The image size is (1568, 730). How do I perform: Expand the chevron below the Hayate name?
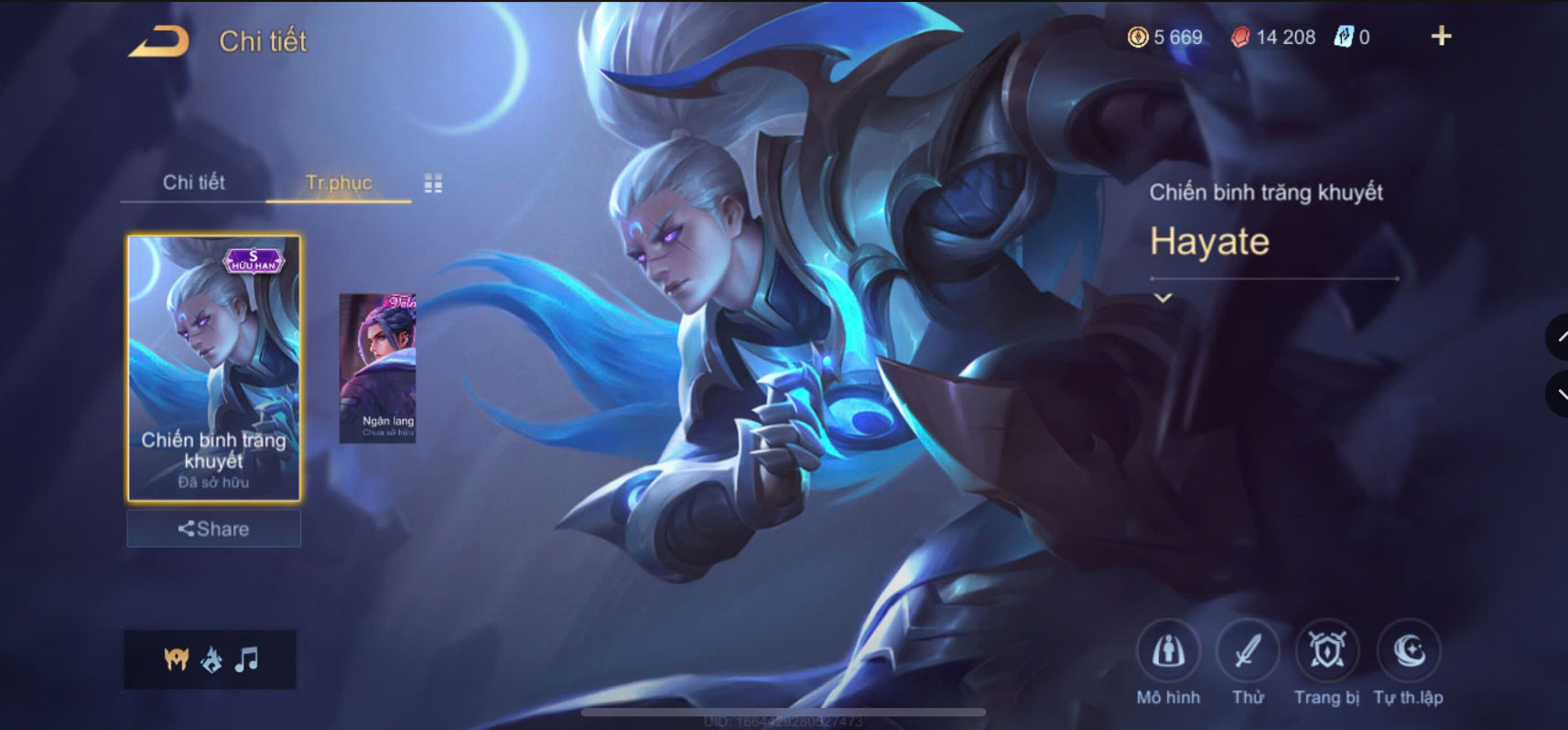pyautogui.click(x=1162, y=296)
